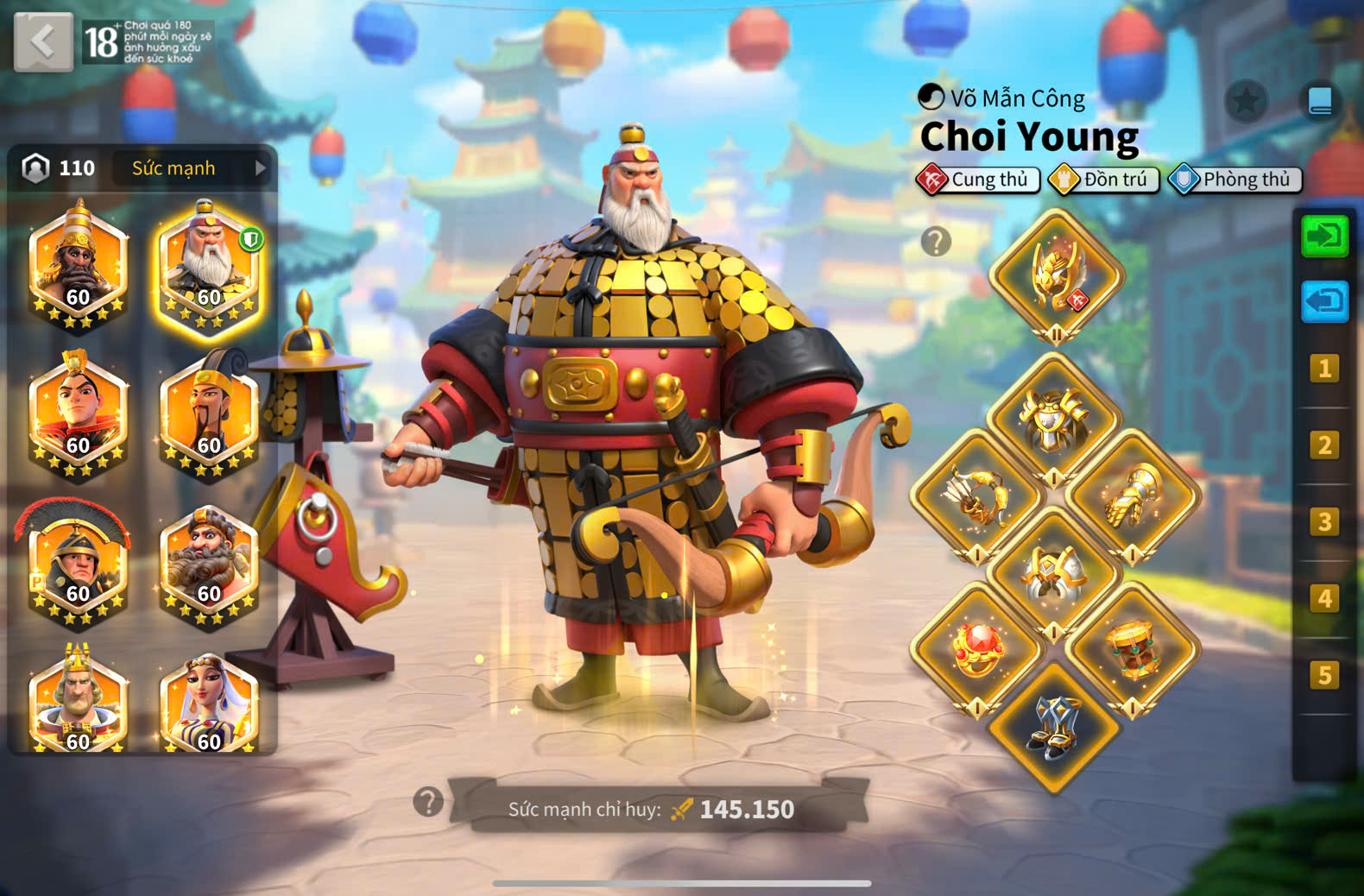Select the boots equipment slot
The height and width of the screenshot is (896, 1364).
1053,727
